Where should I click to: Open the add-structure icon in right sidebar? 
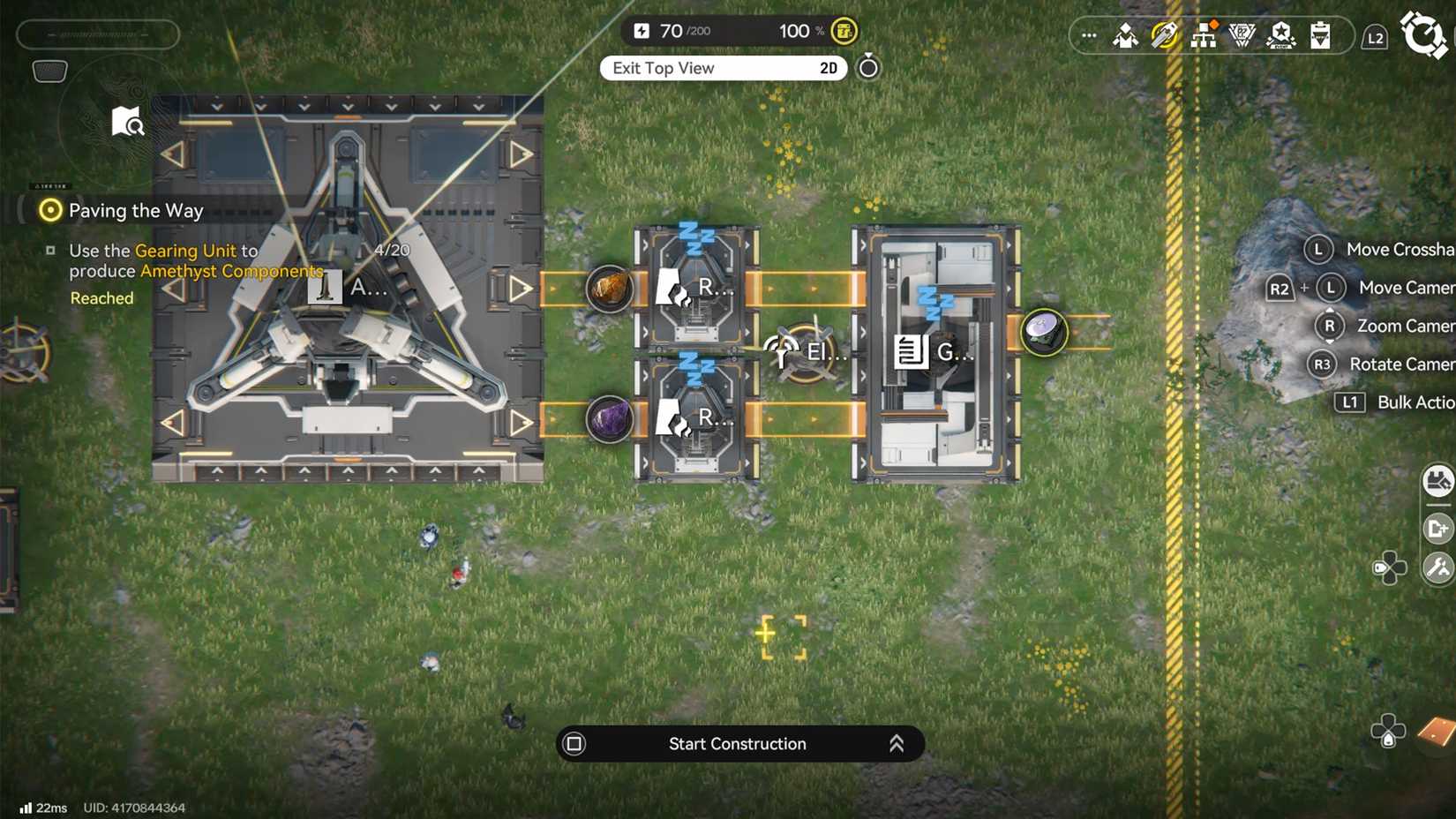pyautogui.click(x=1439, y=527)
